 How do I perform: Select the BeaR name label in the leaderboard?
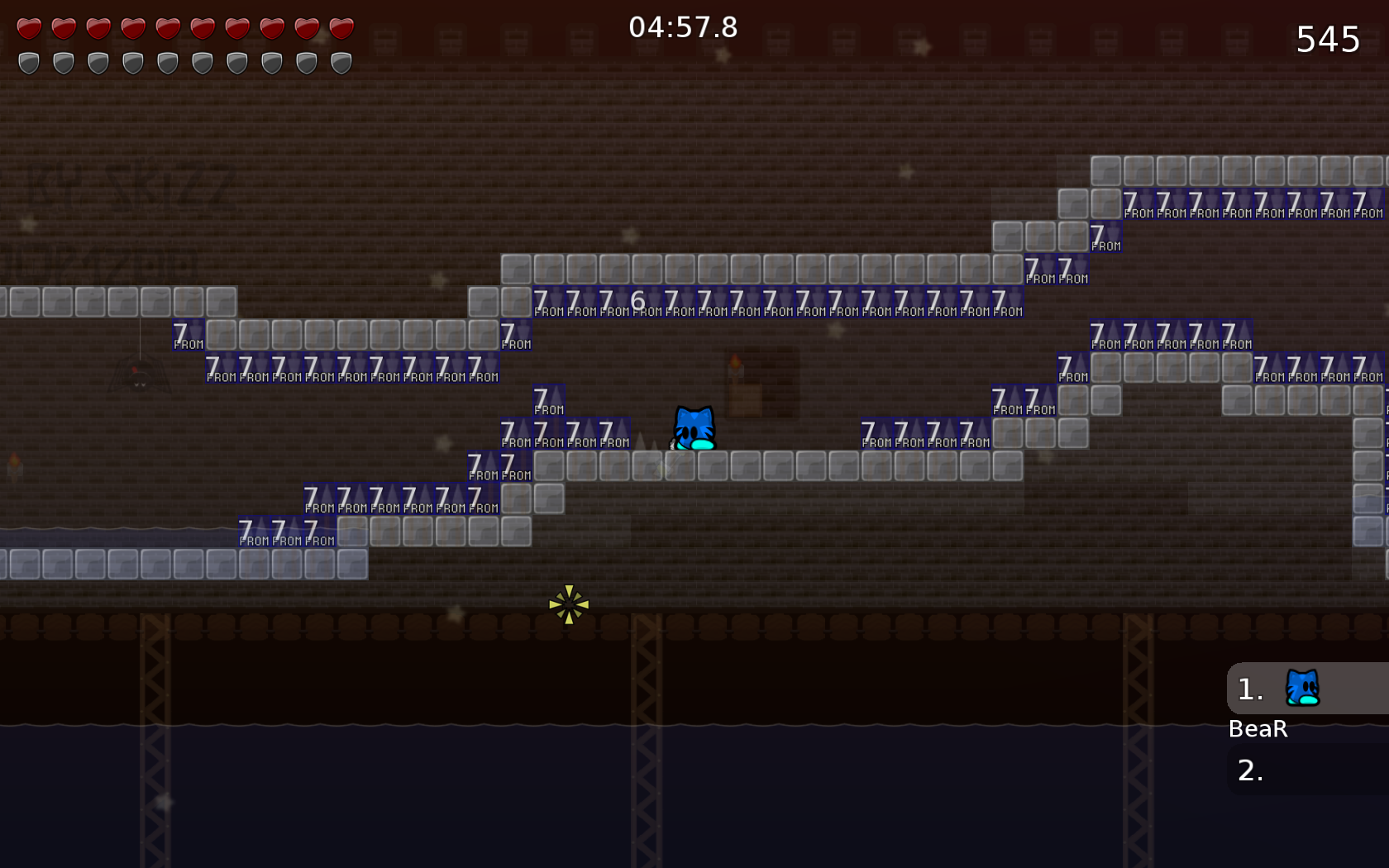click(1258, 729)
